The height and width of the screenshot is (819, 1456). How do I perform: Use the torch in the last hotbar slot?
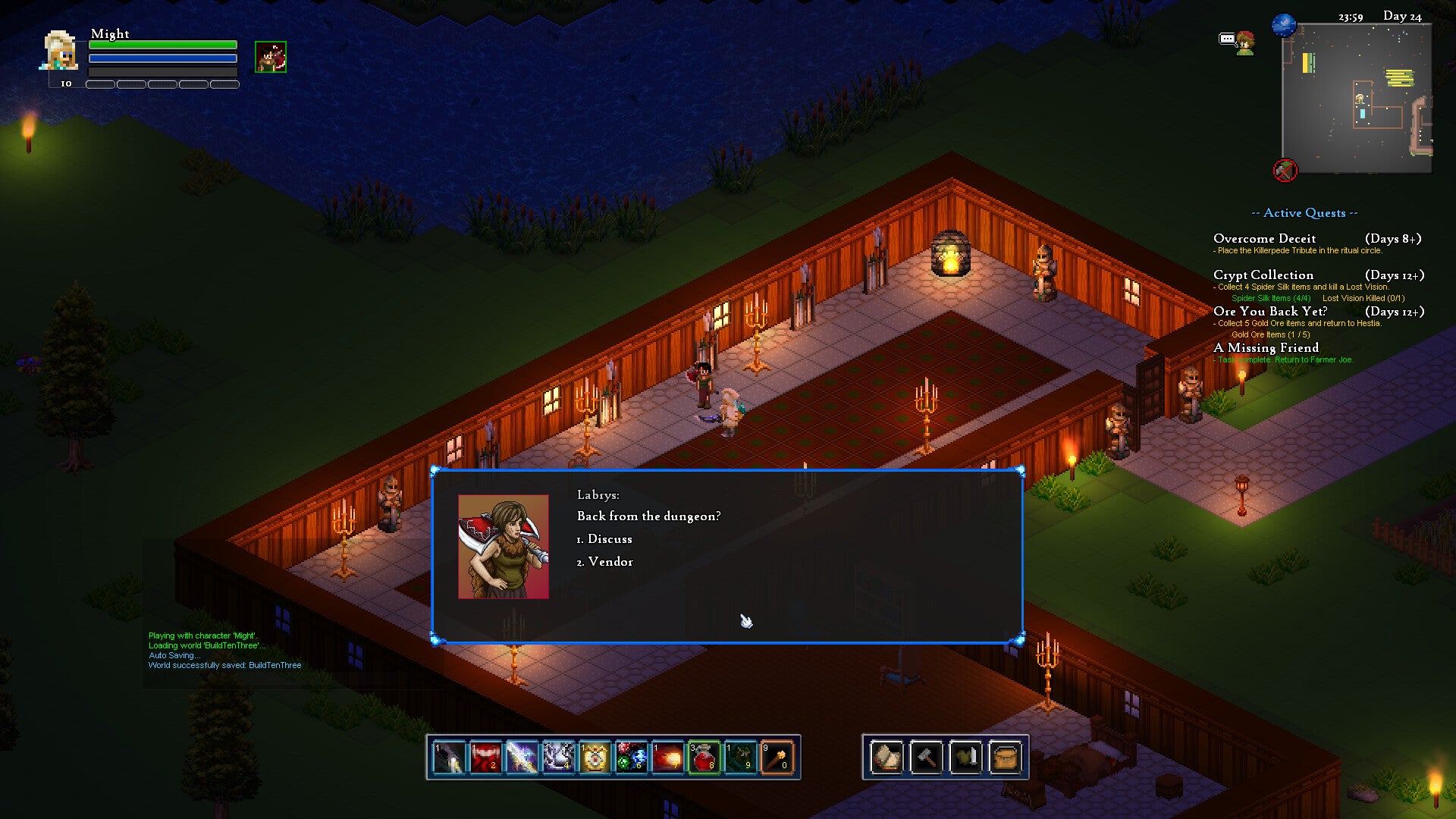point(777,757)
